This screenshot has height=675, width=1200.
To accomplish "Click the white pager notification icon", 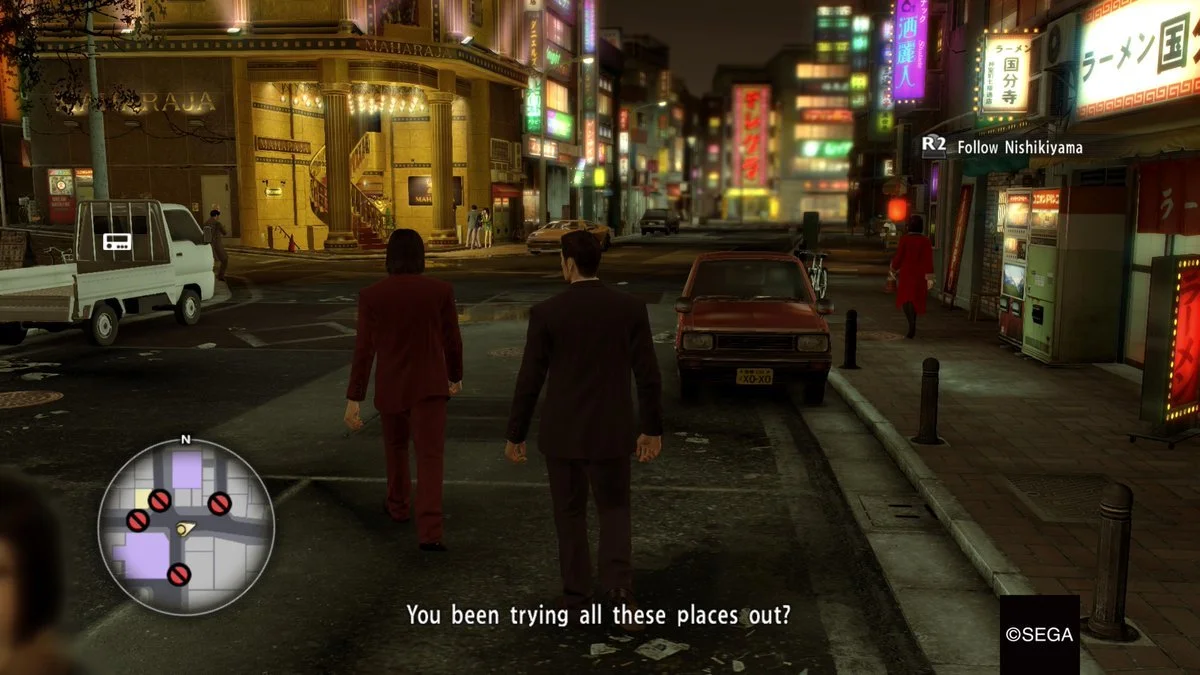I will pos(116,241).
